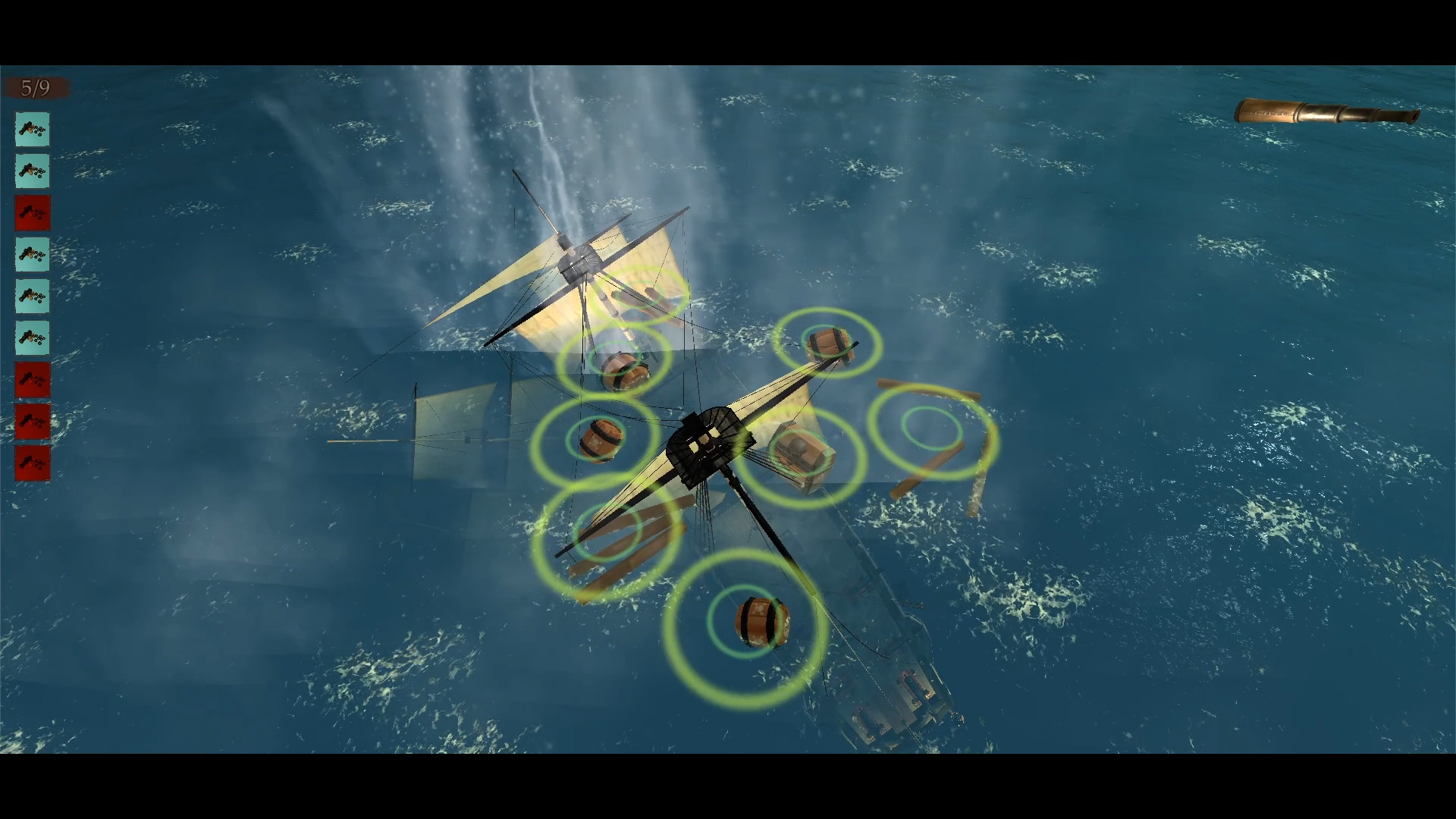1456x819 pixels.
Task: Click the telescope icon at top right
Action: [1327, 112]
